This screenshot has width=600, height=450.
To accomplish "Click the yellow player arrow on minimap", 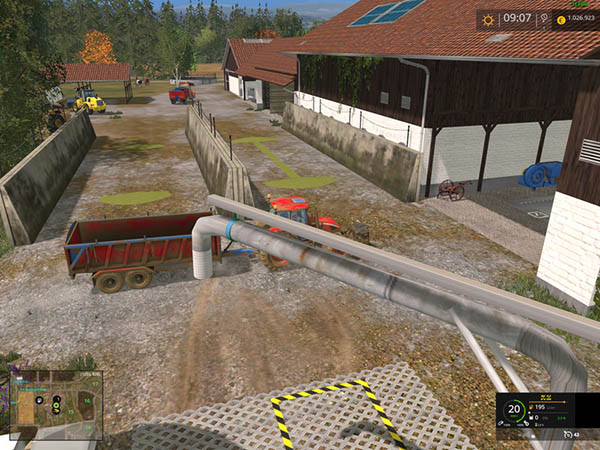I will point(57,408).
